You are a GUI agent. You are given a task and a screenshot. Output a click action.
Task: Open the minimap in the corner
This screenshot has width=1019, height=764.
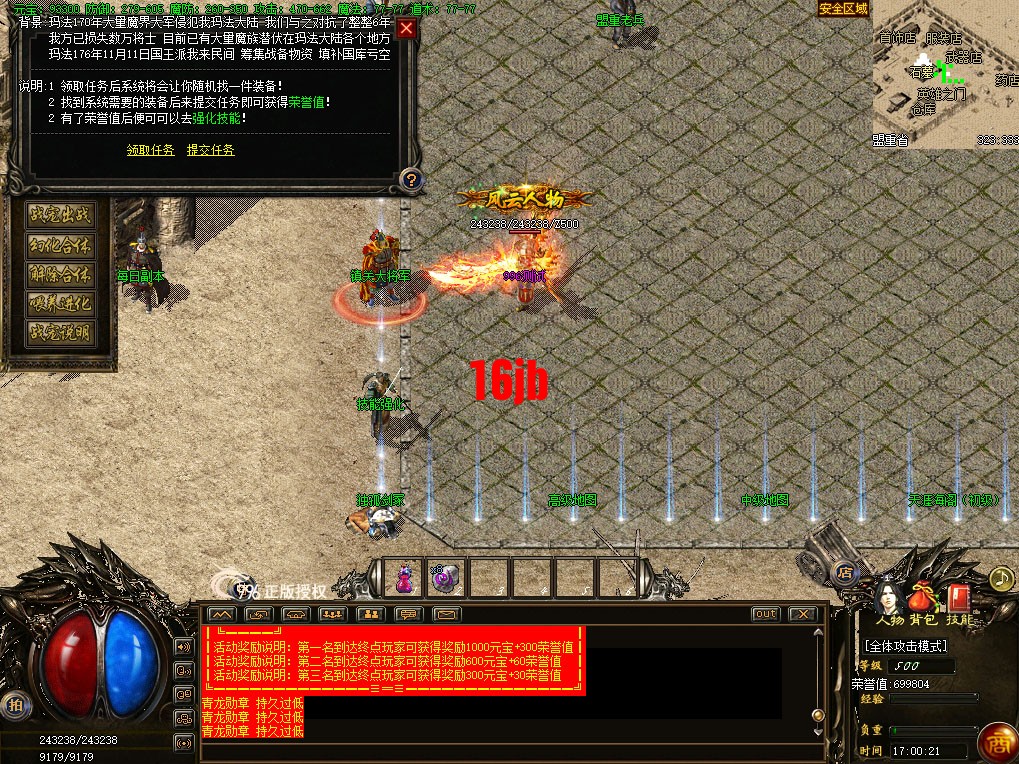coord(944,74)
